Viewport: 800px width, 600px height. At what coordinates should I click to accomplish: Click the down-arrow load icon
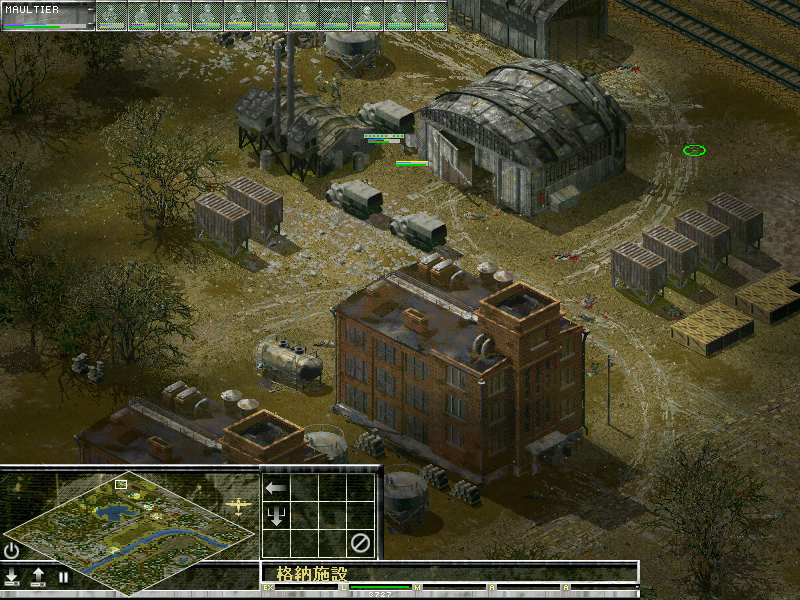(12, 577)
